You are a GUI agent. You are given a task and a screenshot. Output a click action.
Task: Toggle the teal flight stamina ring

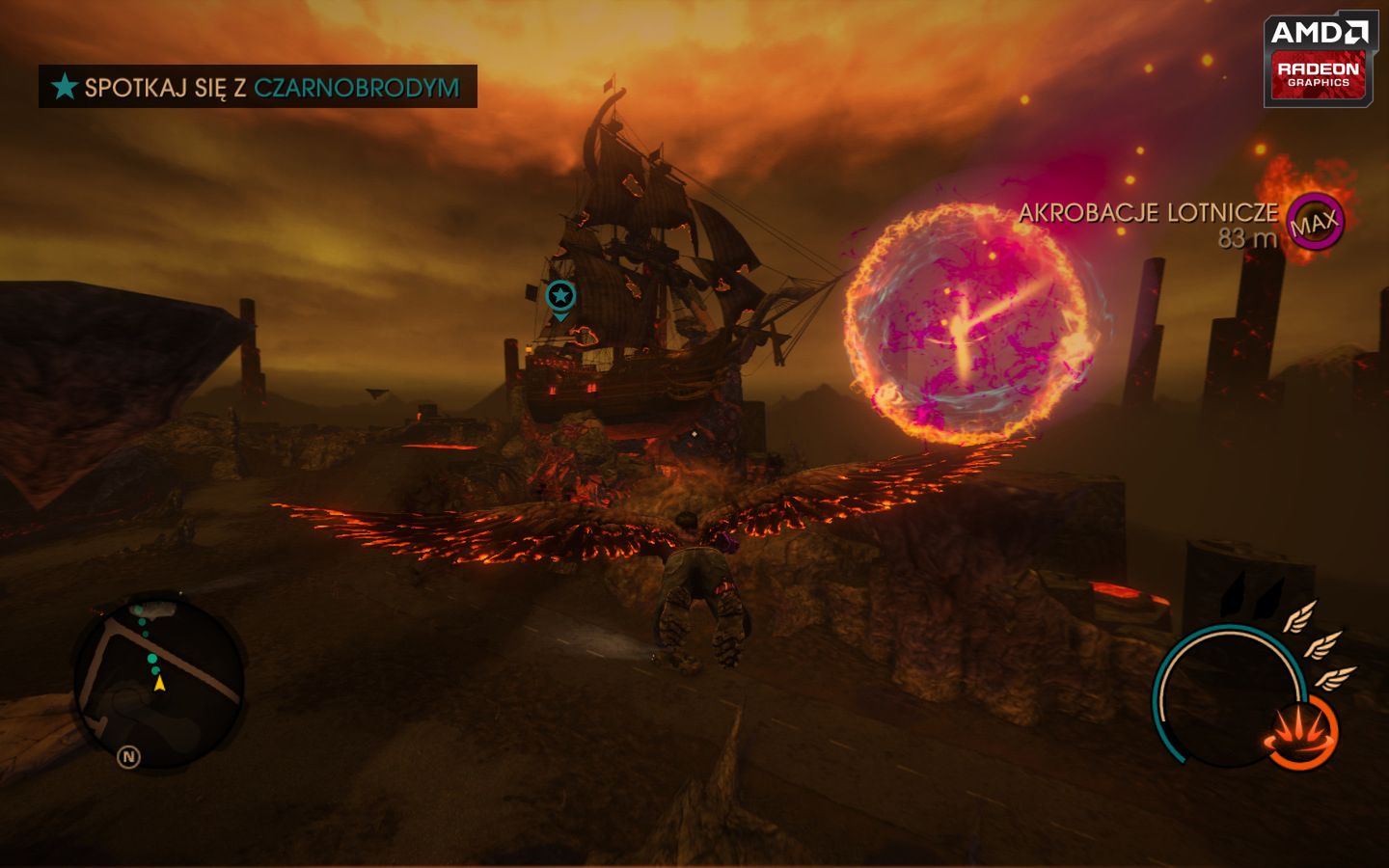[1229, 694]
